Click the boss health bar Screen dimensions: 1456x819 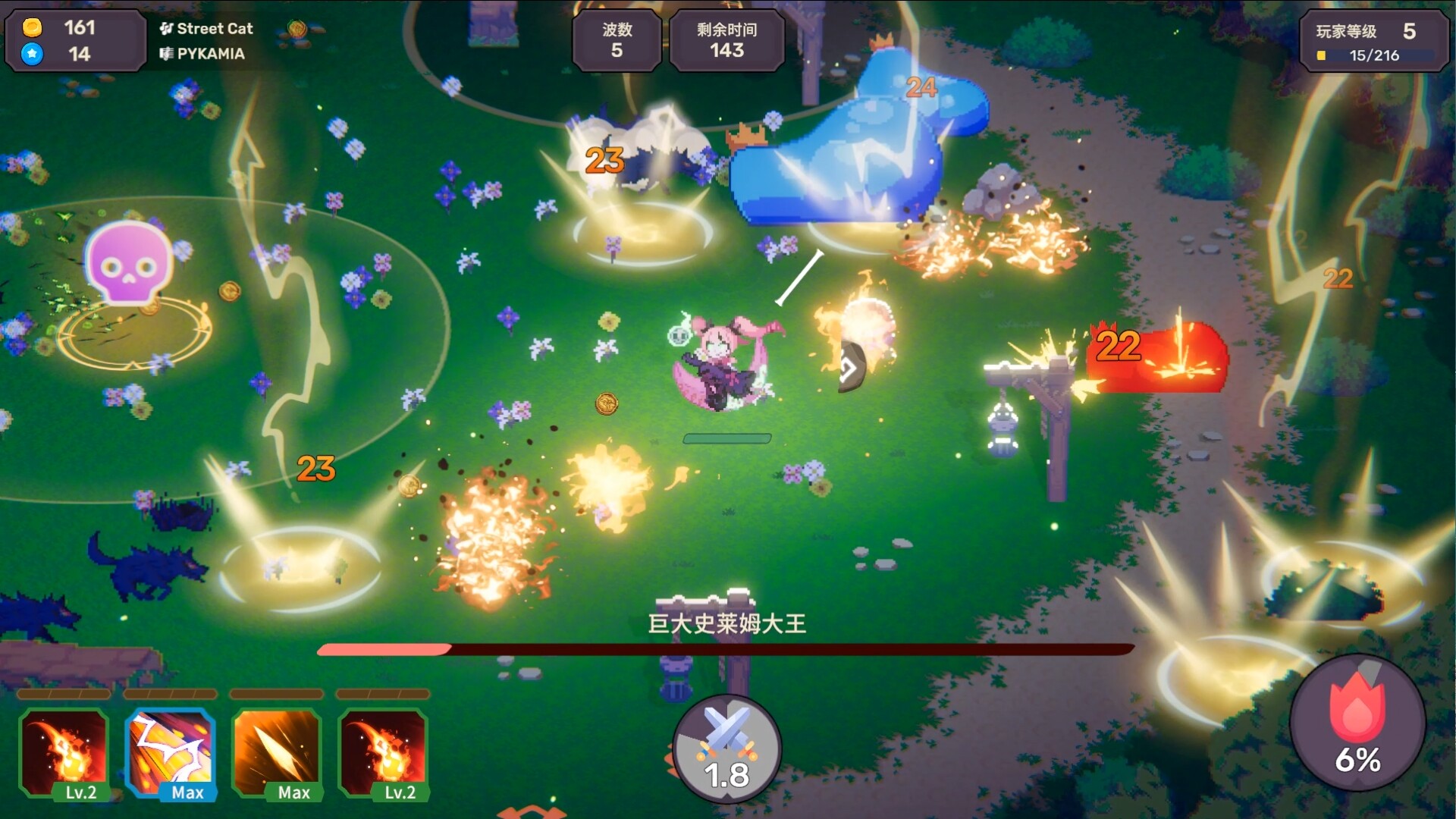coord(726,650)
